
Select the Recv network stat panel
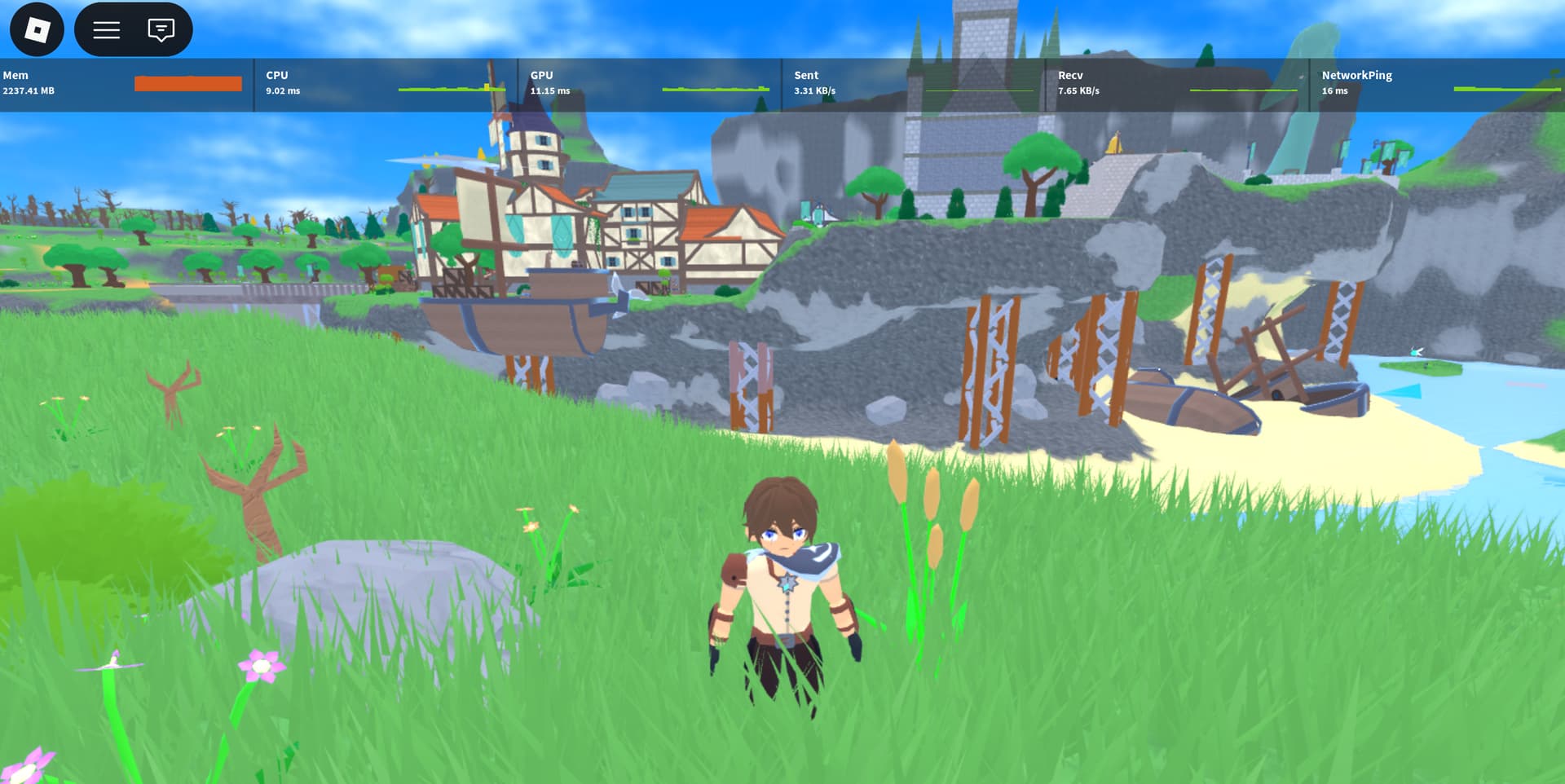coord(1177,84)
